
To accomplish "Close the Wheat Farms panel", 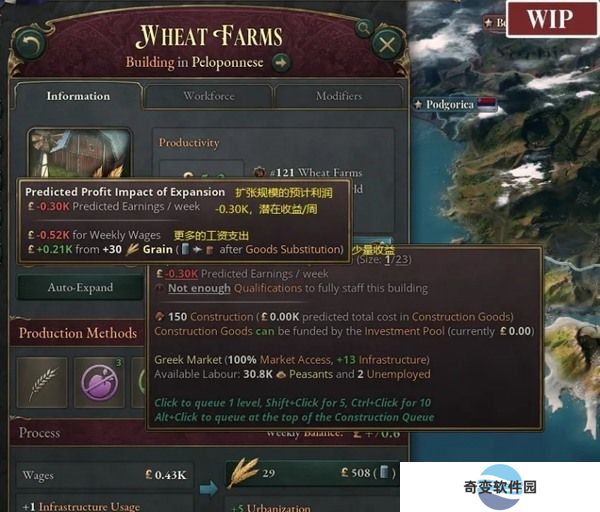I will pyautogui.click(x=386, y=43).
